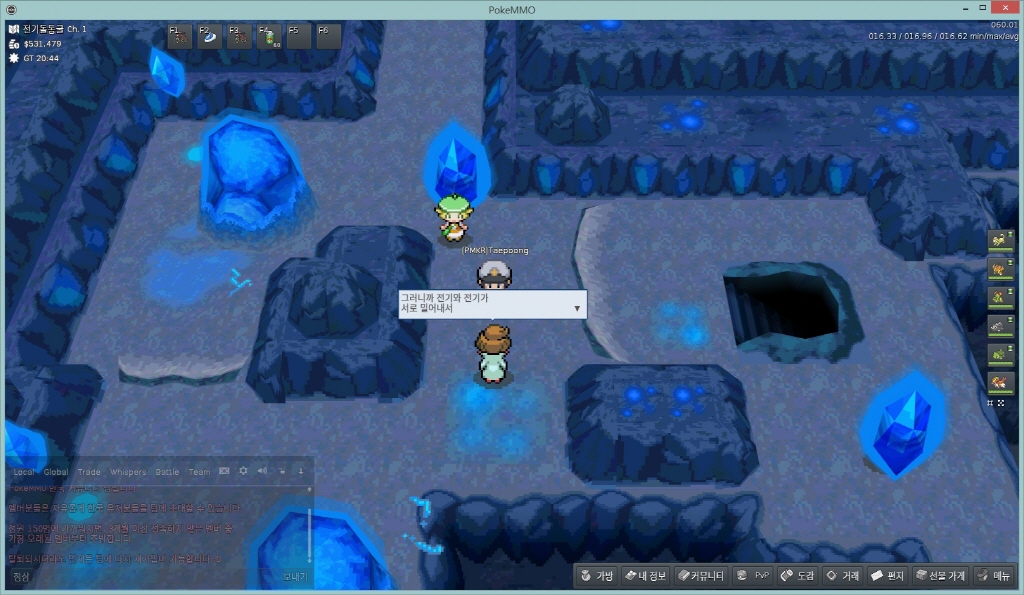Open the 도감 Pokédex

pos(797,576)
